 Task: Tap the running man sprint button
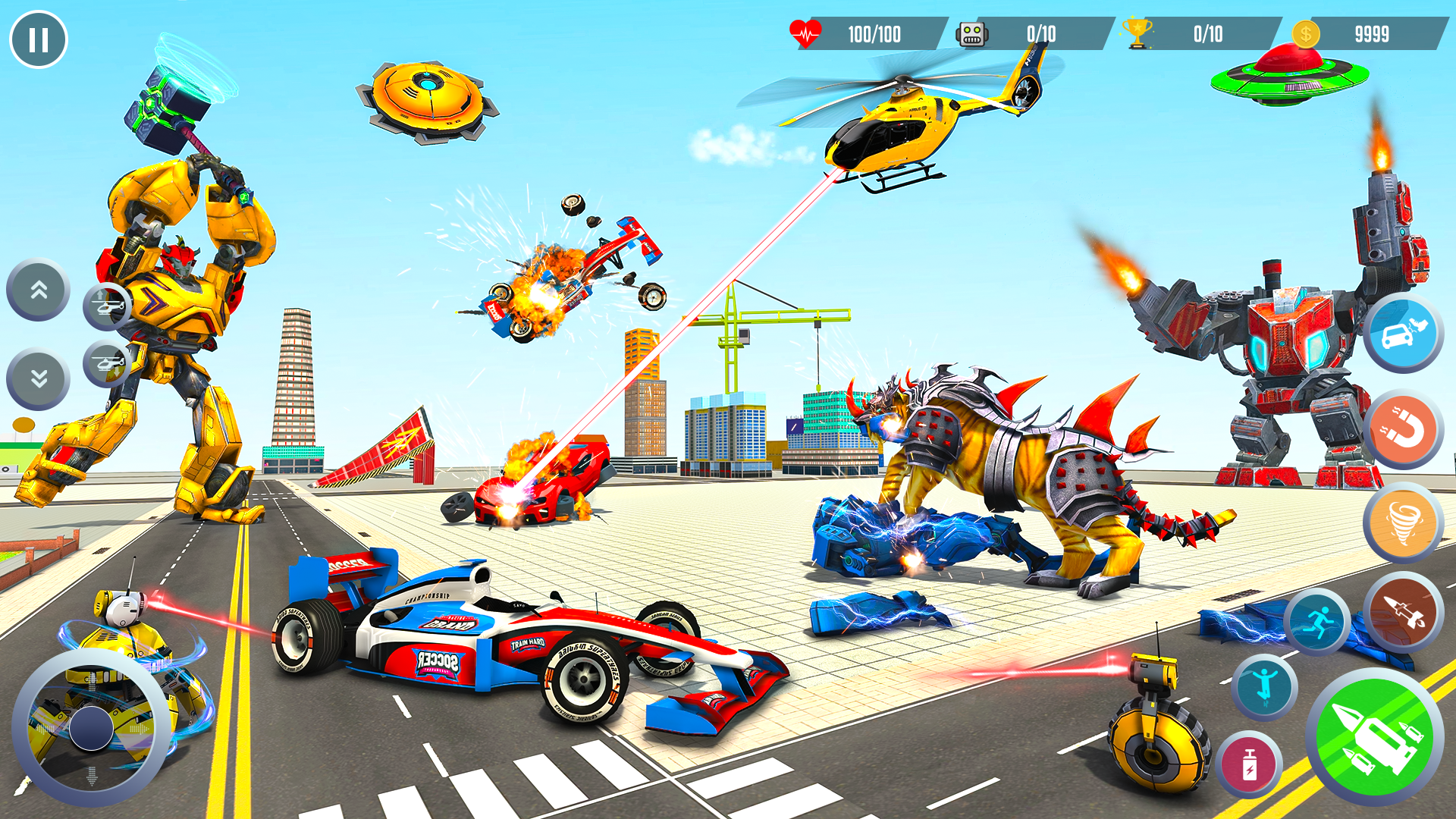(1317, 623)
